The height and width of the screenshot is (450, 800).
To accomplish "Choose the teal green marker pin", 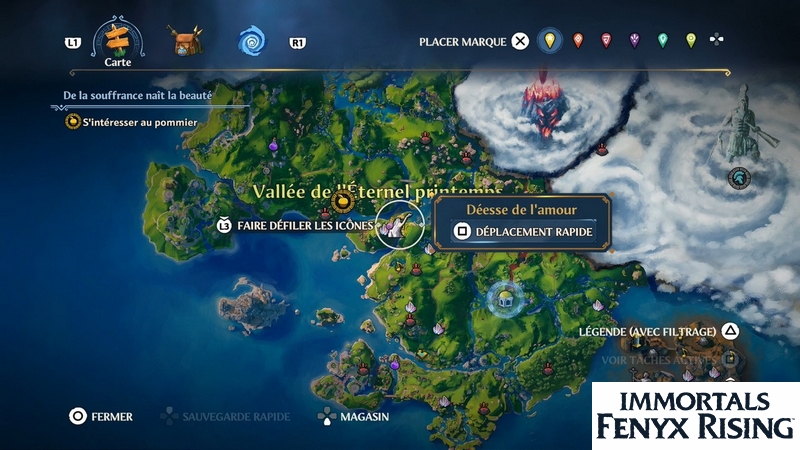I will 662,41.
